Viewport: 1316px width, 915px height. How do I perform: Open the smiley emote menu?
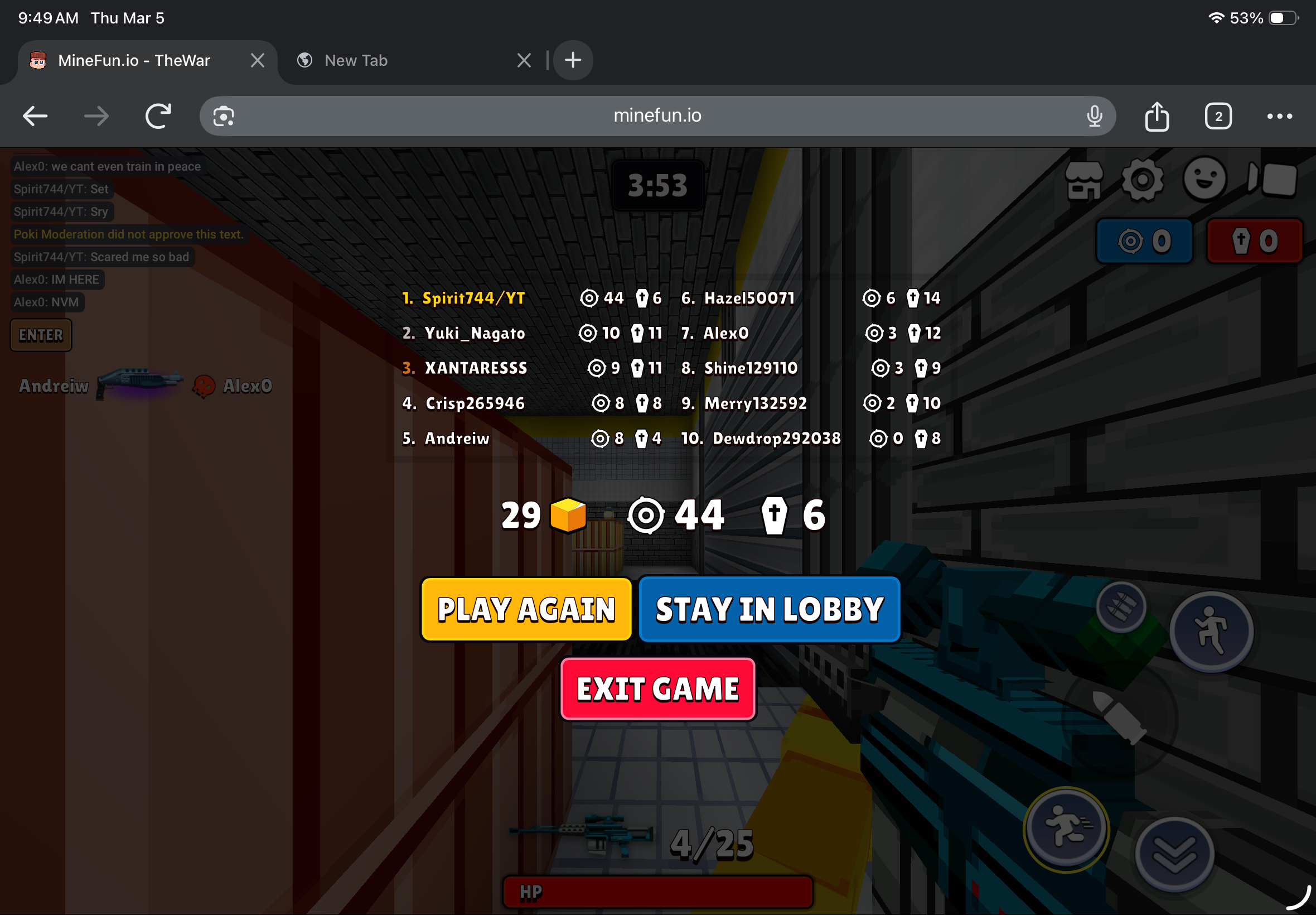pos(1204,180)
